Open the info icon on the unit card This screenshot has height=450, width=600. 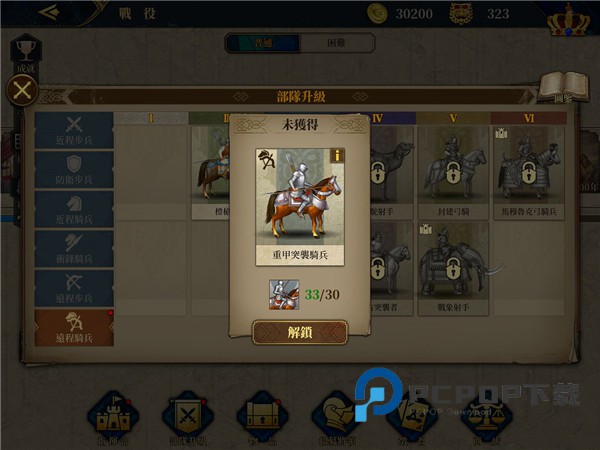point(338,155)
